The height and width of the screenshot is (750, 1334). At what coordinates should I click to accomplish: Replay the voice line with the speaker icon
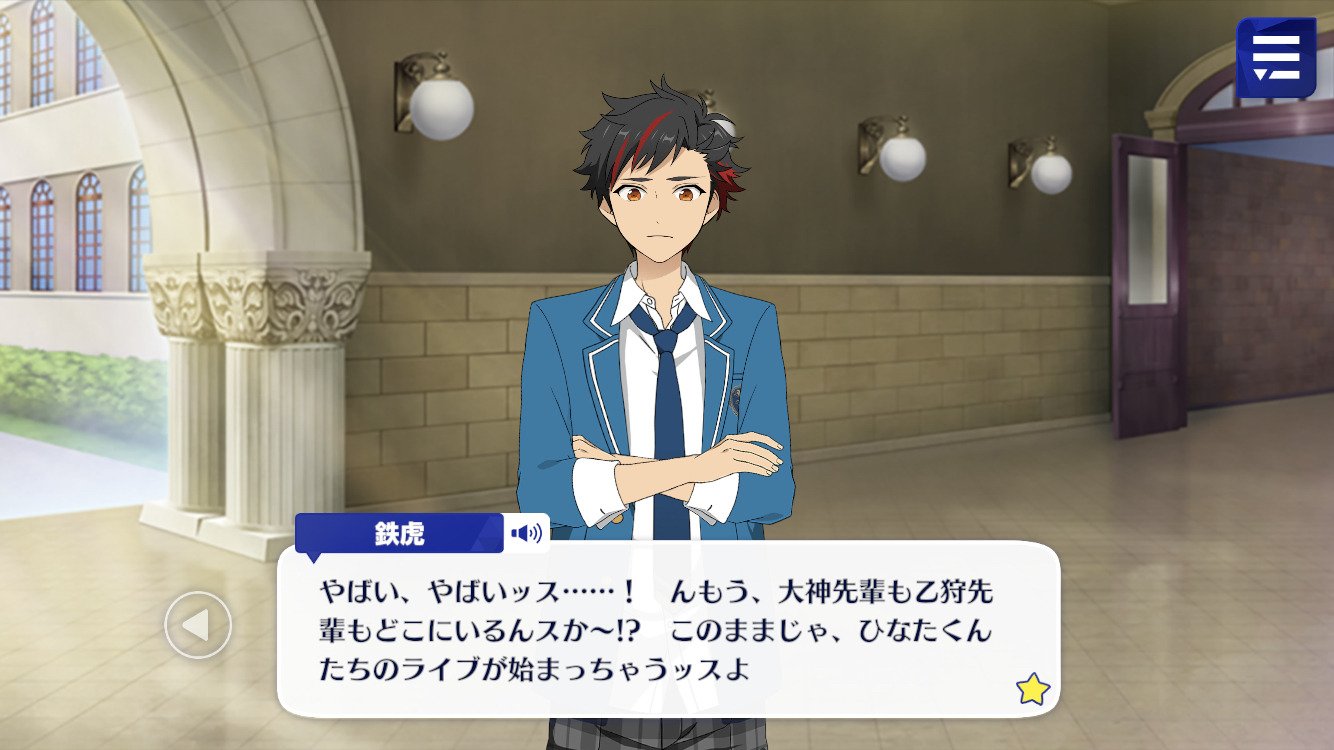(526, 533)
